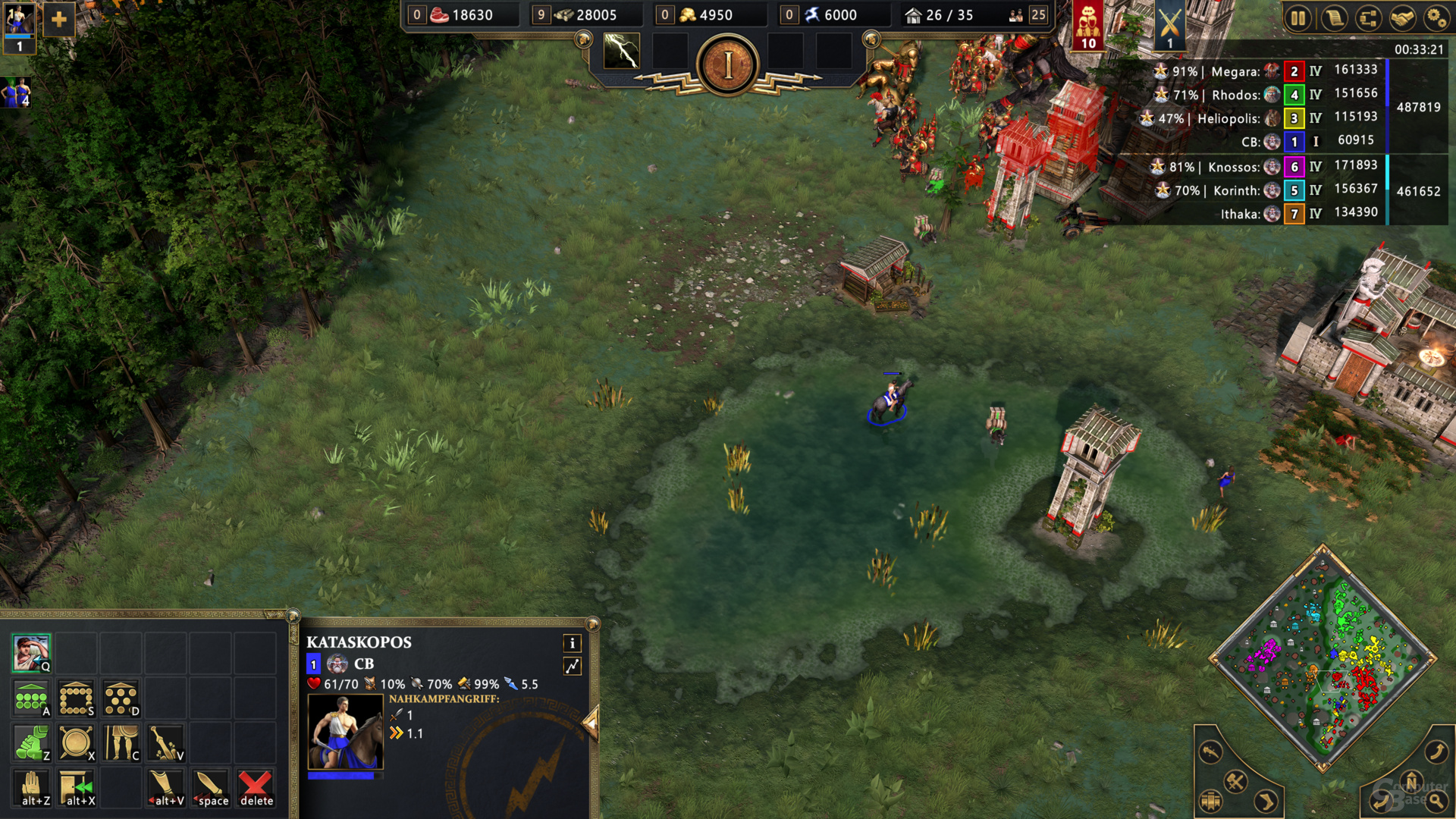Open the unit info 'i' button

tap(573, 643)
